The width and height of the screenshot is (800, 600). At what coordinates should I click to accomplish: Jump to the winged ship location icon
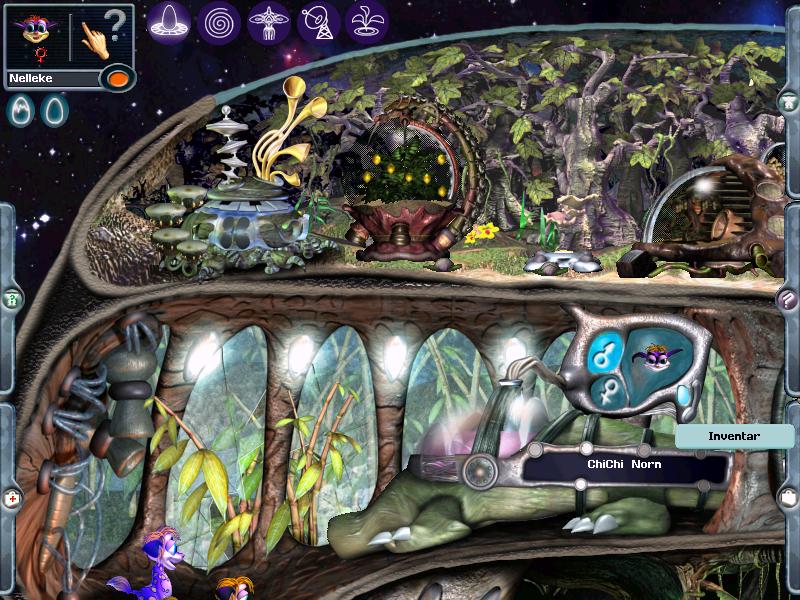[269, 21]
